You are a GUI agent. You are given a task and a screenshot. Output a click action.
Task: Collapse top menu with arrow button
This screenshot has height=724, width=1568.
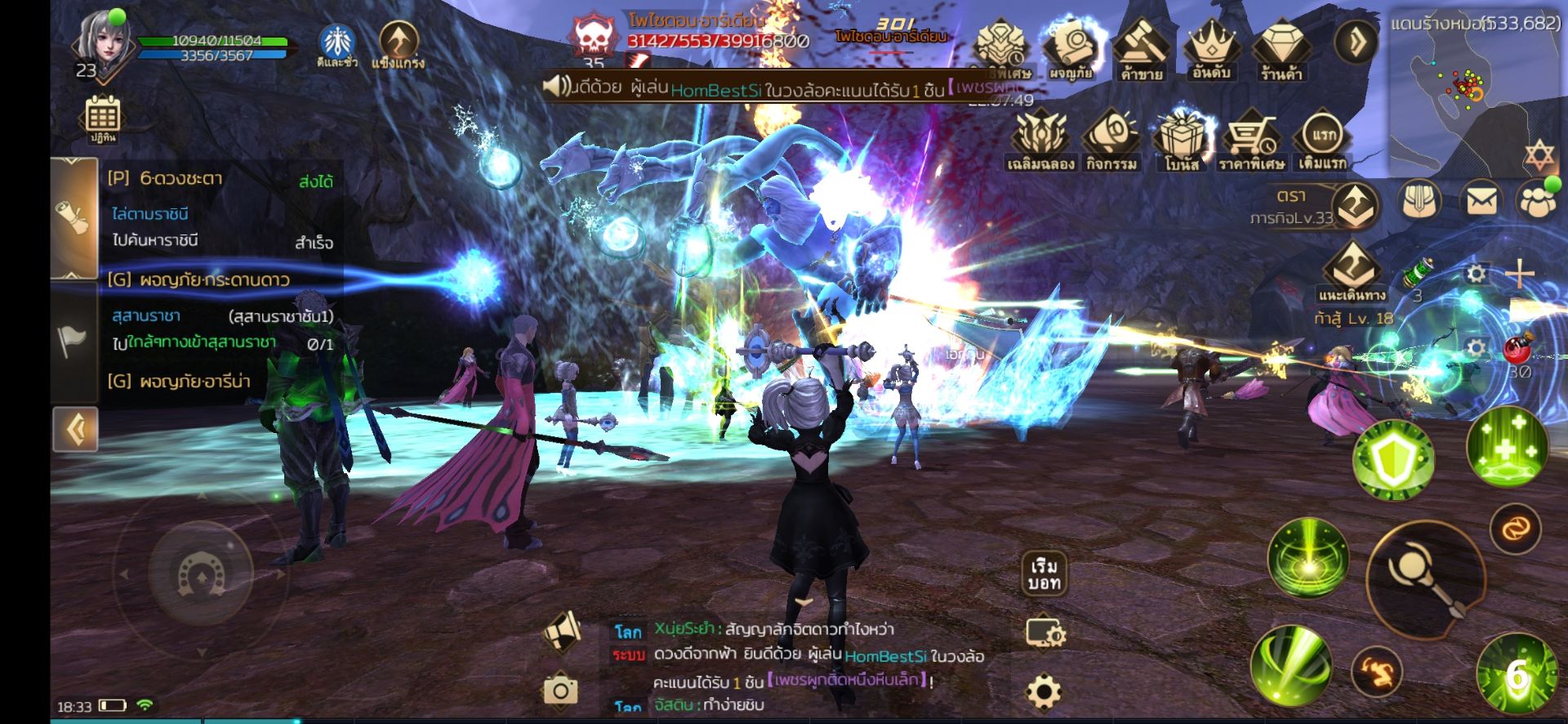click(x=1356, y=41)
